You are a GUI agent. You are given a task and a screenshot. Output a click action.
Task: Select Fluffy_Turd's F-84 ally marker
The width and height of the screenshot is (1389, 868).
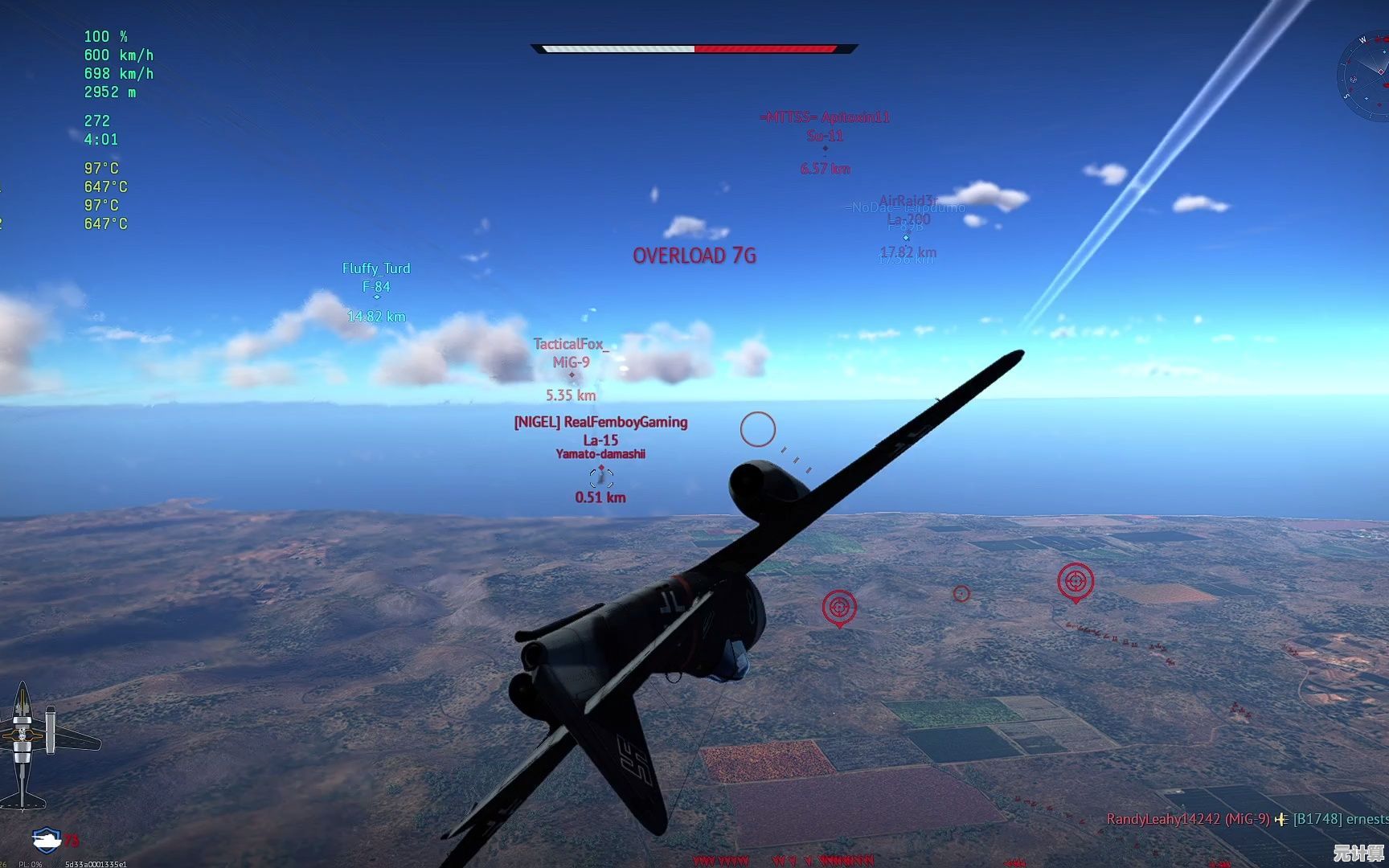tap(376, 297)
